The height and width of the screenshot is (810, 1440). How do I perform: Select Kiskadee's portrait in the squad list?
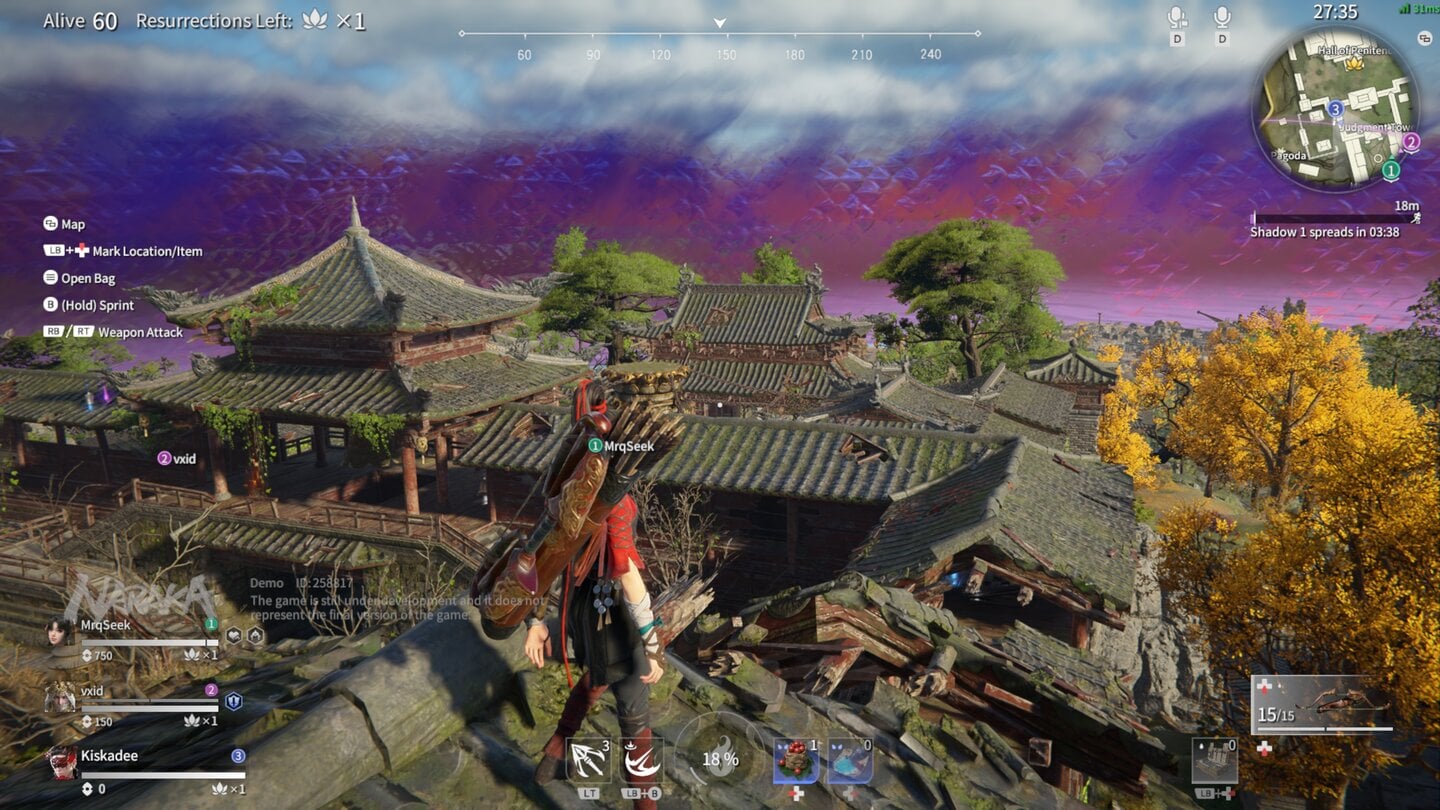[x=60, y=762]
